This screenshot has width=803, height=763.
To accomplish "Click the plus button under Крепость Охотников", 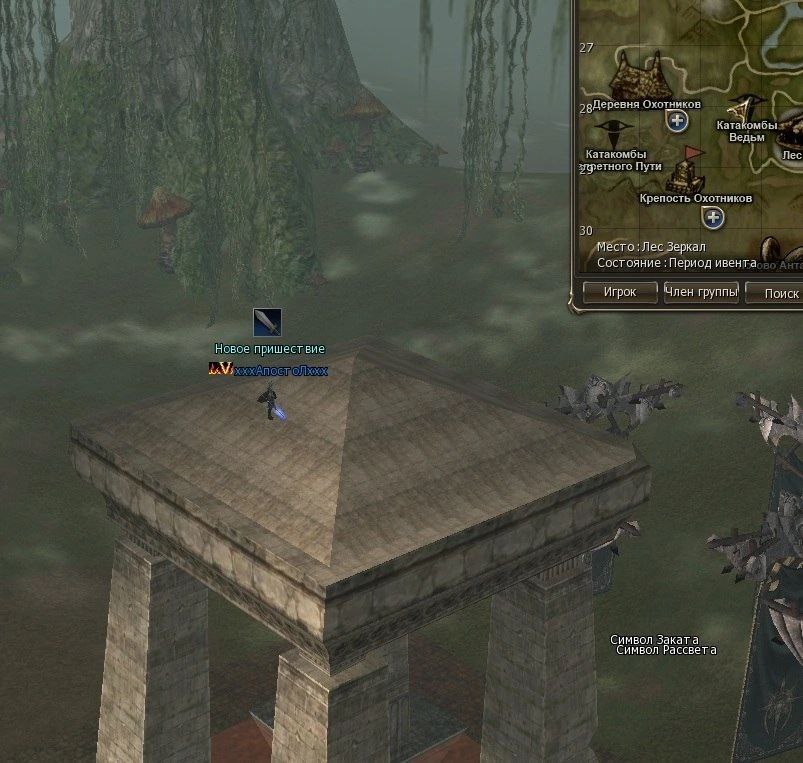I will click(713, 217).
